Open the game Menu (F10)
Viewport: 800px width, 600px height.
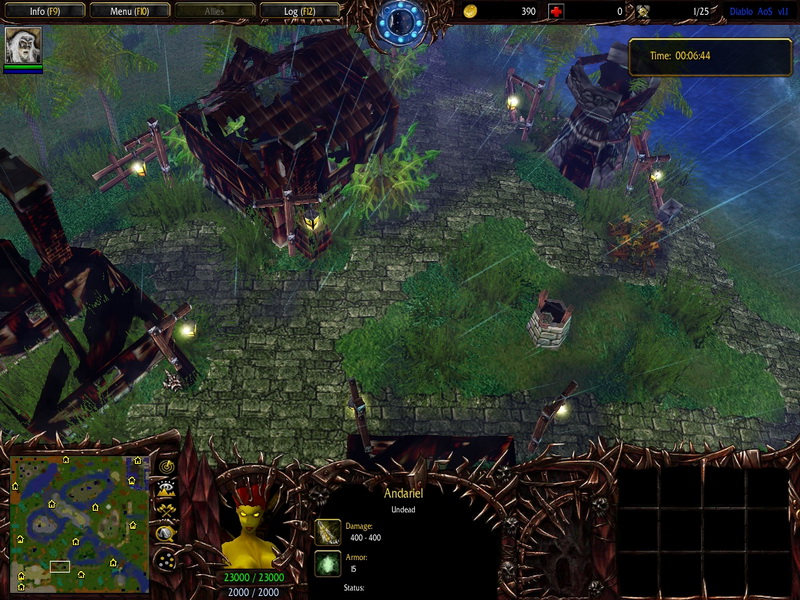click(x=128, y=11)
